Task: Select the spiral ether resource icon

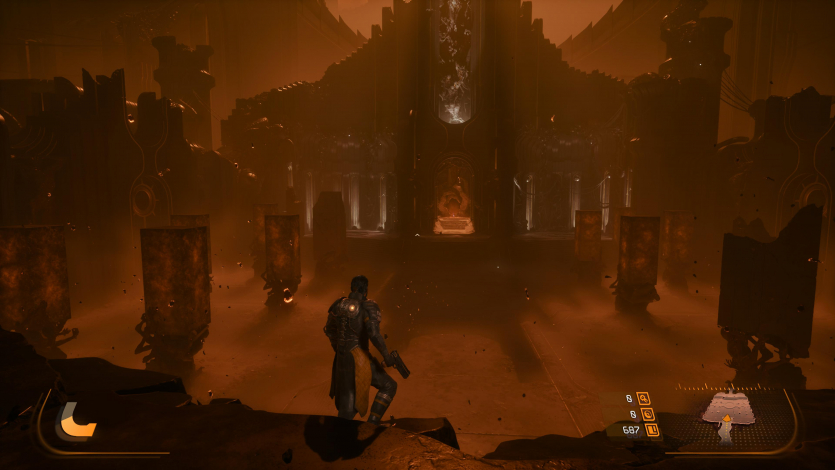Action: tap(647, 413)
